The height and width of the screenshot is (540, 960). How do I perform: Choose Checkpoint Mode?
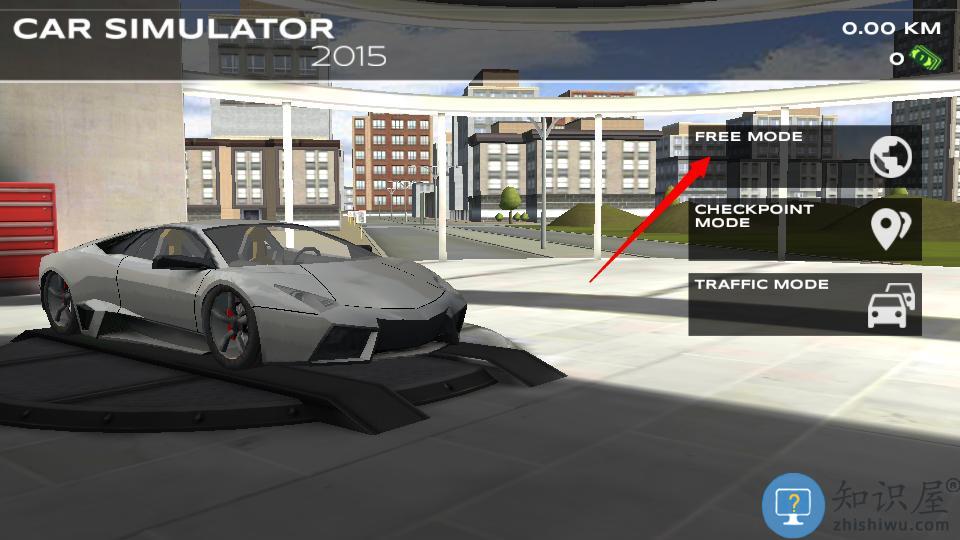pyautogui.click(x=804, y=229)
